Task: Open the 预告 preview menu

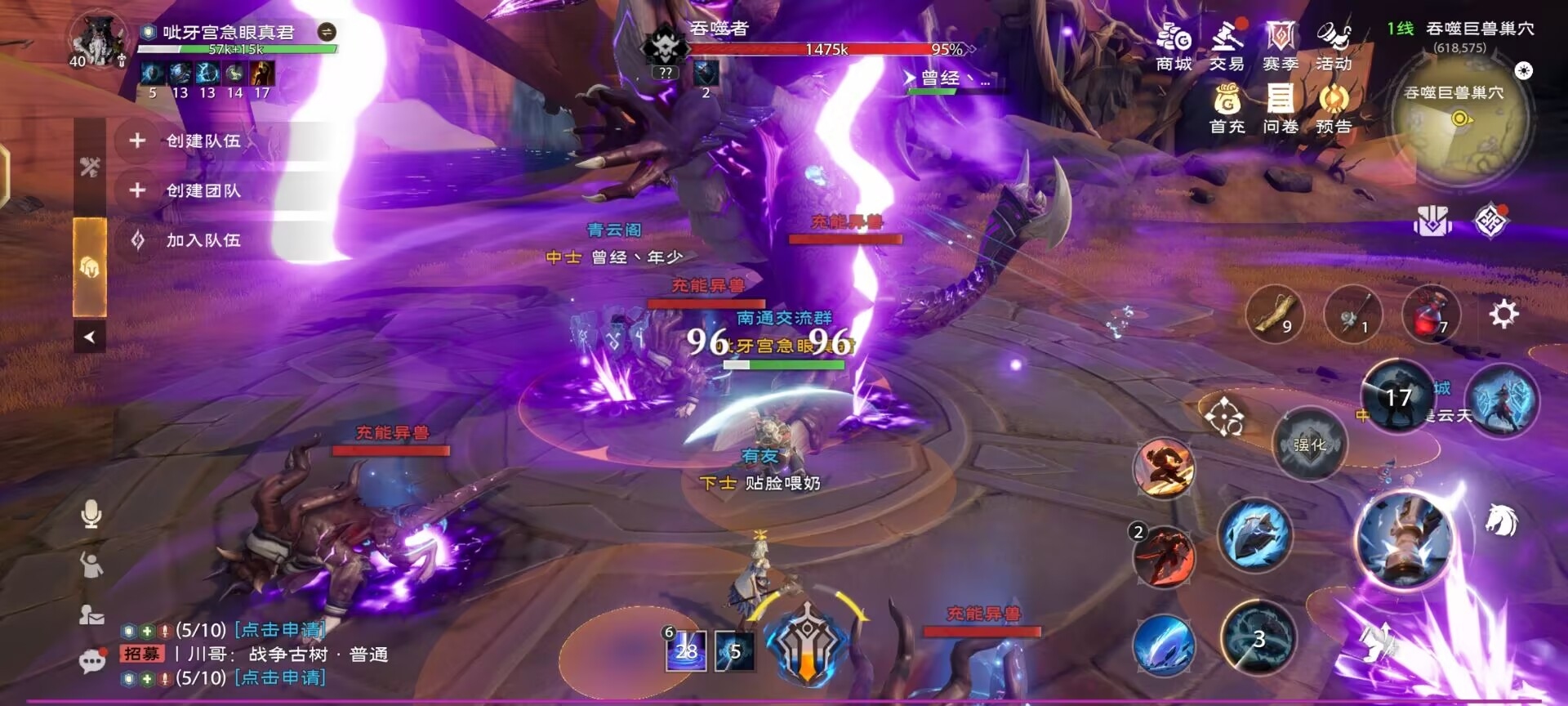Action: pyautogui.click(x=1334, y=109)
